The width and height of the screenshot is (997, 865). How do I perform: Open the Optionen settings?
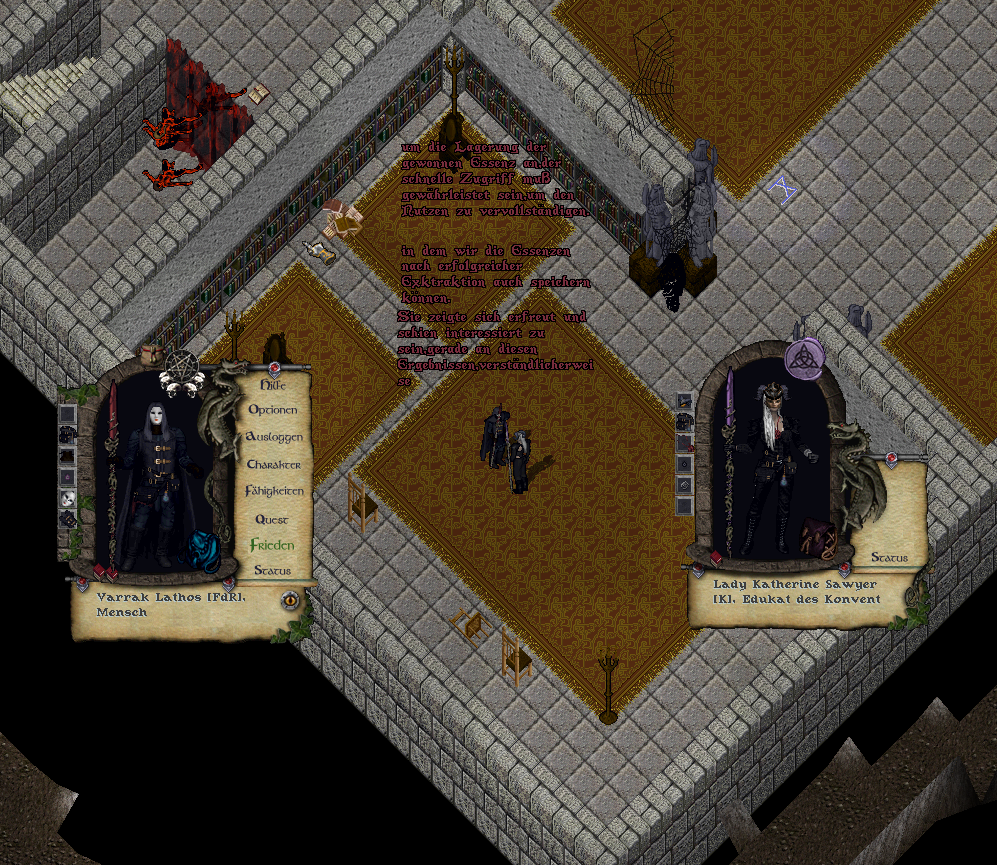[272, 410]
